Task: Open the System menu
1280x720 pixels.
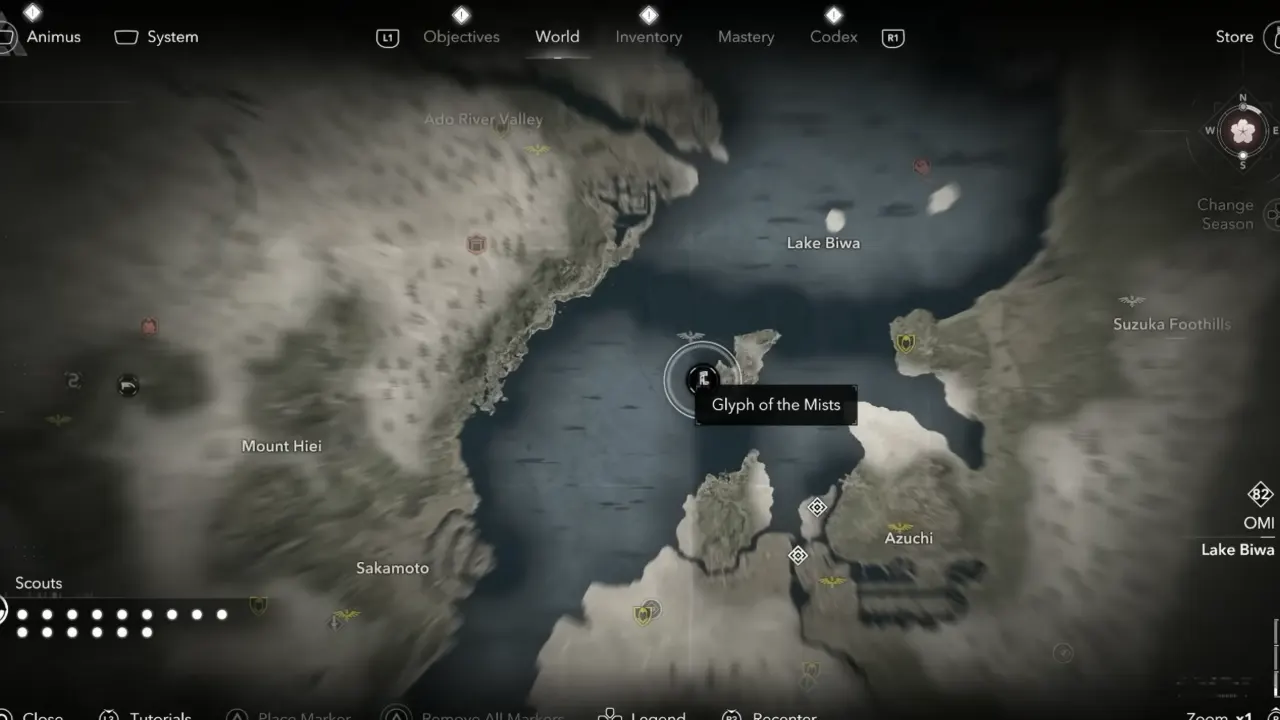Action: pos(171,37)
